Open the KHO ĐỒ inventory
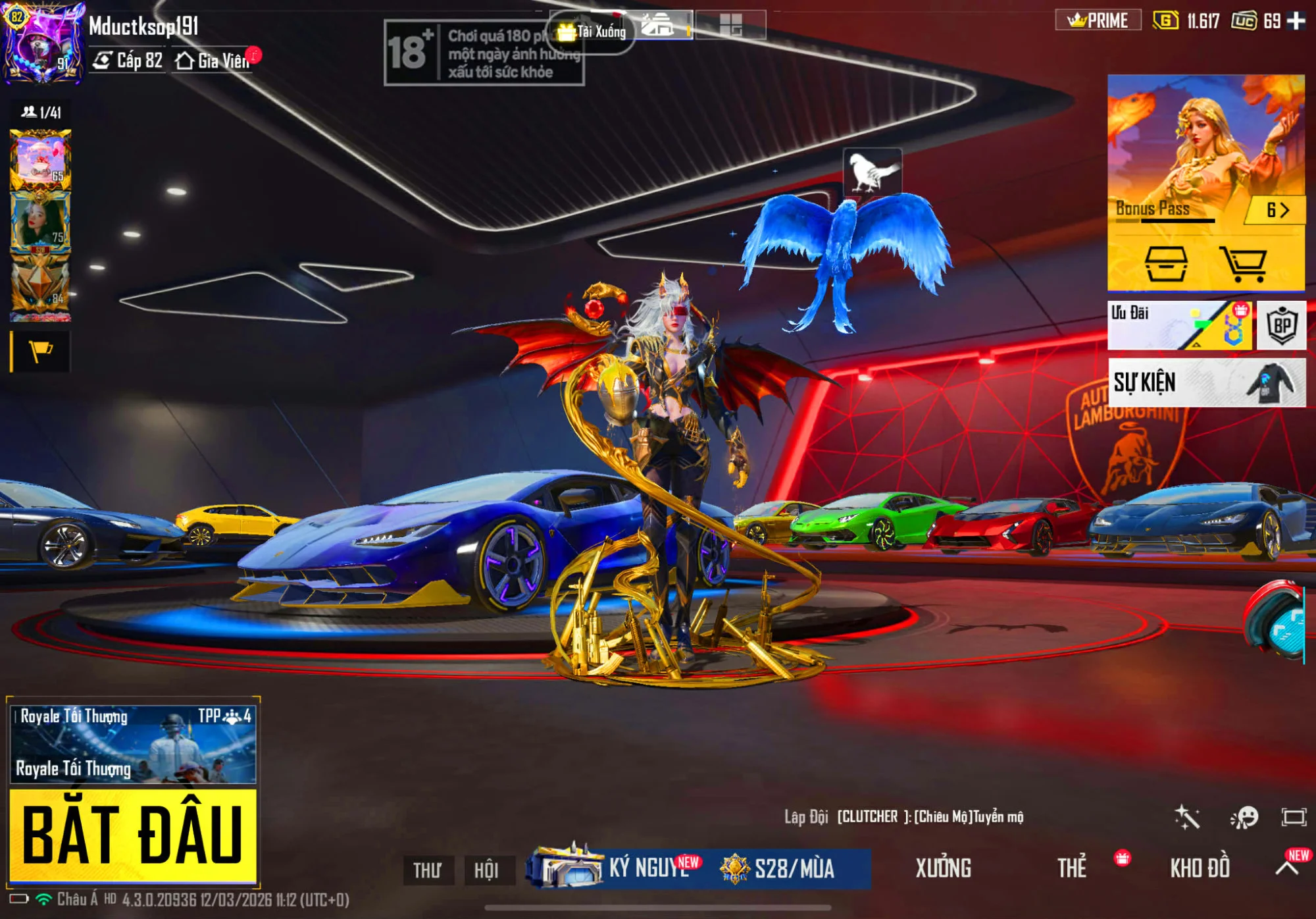This screenshot has width=1316, height=919. pyautogui.click(x=1200, y=868)
